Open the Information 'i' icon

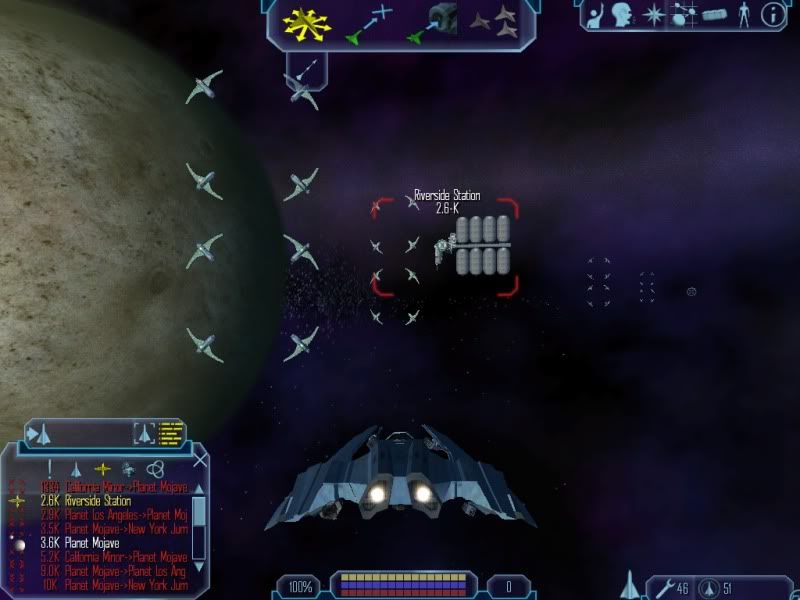772,14
